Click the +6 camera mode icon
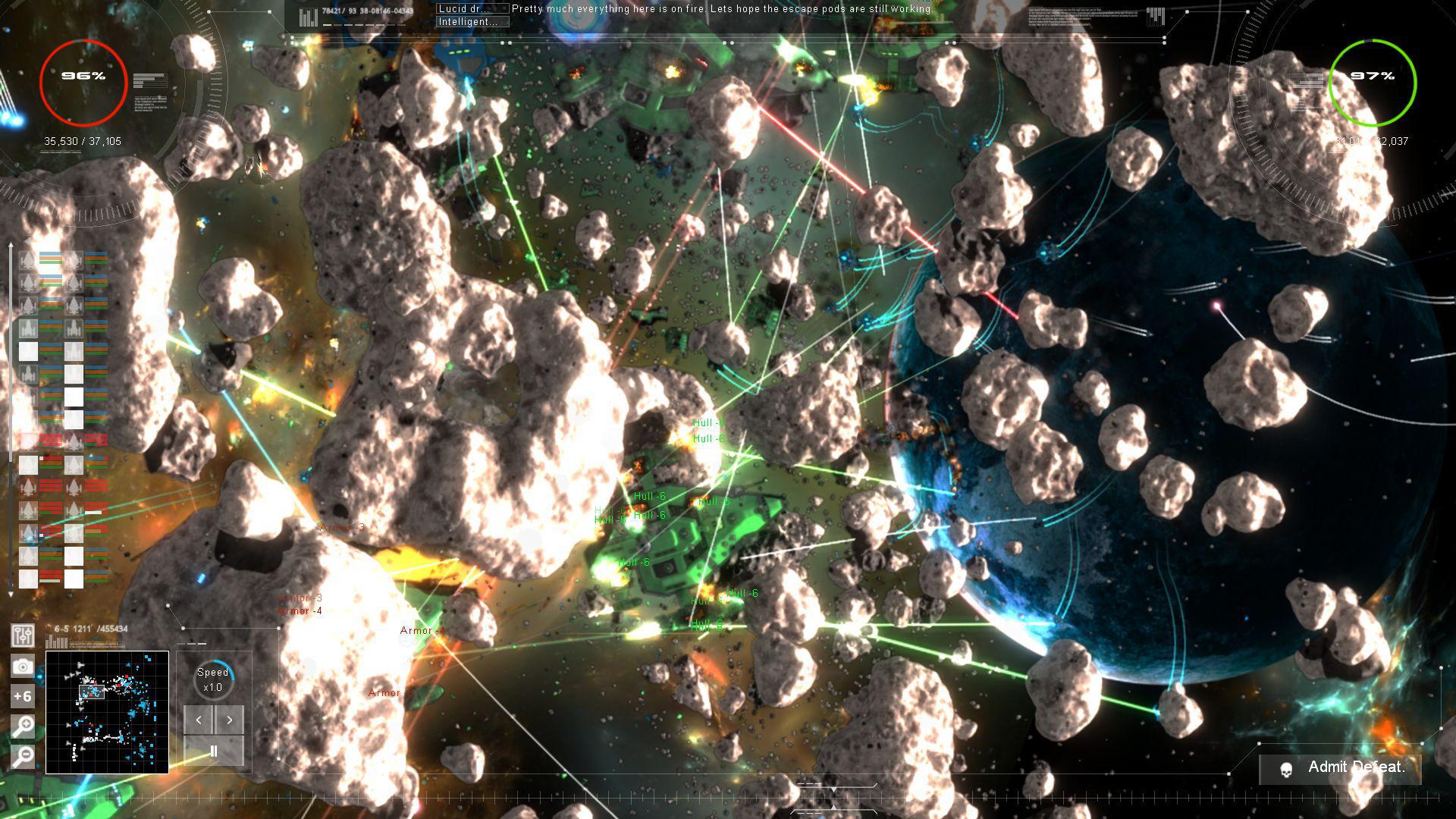 pos(23,695)
